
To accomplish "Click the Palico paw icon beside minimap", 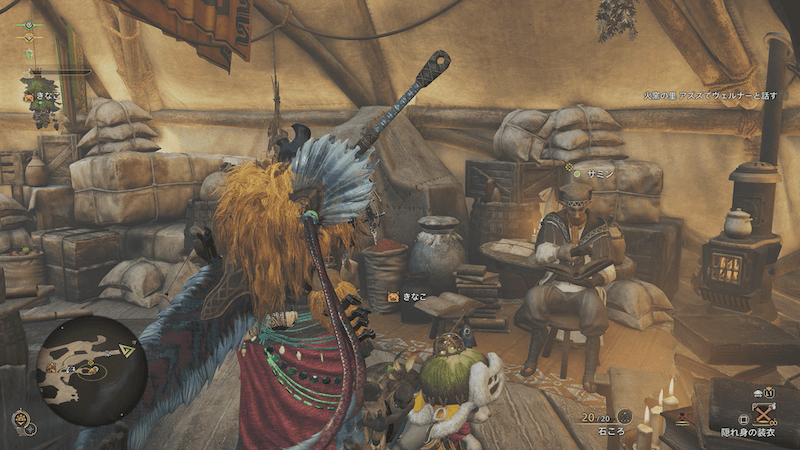I will point(21,419).
